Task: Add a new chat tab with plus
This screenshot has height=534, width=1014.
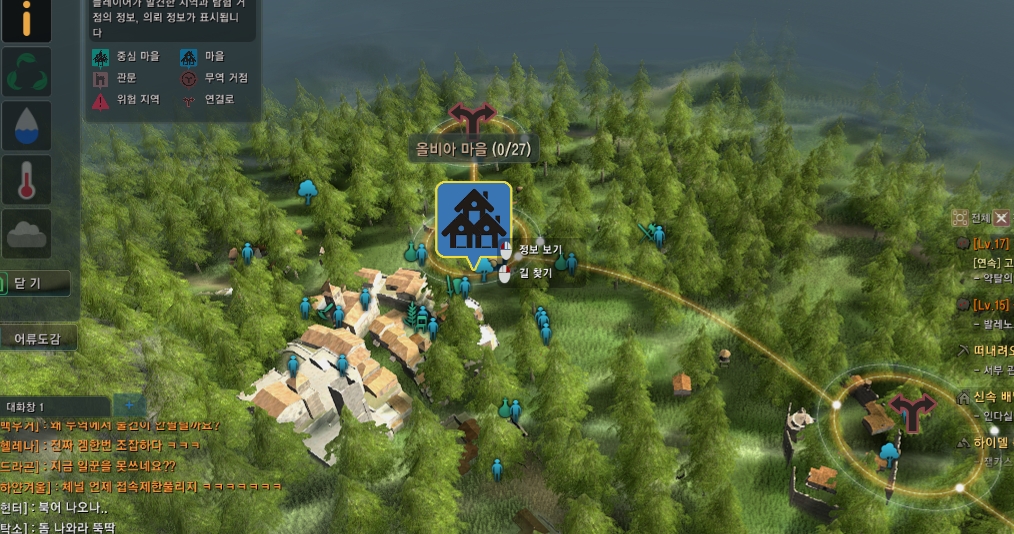Action: (x=130, y=406)
